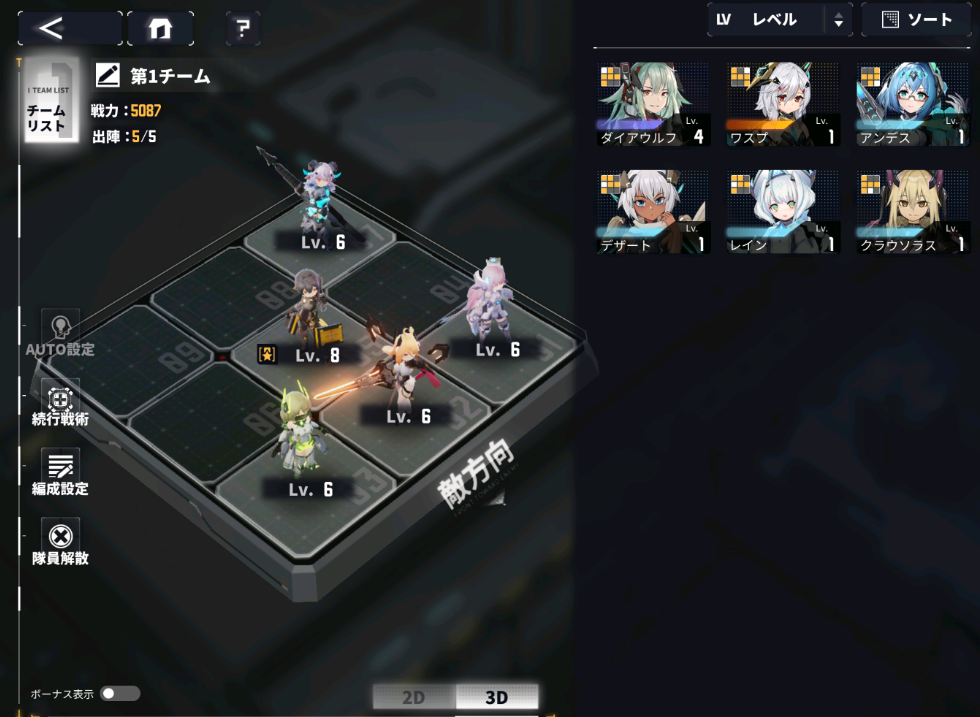Toggle the ボーナス表示 switch
This screenshot has width=980, height=717.
tap(120, 693)
